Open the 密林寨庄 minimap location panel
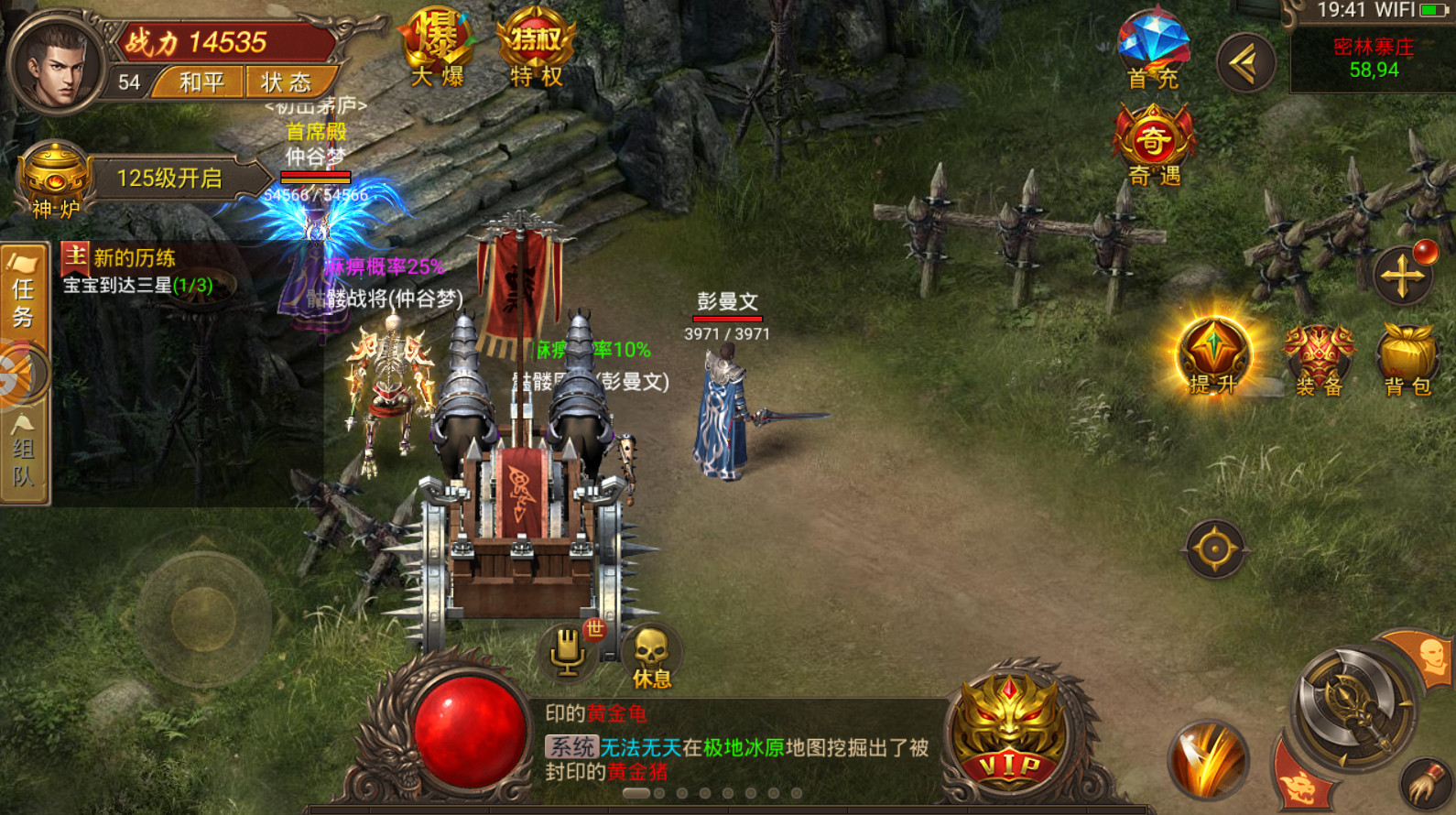The image size is (1456, 815). point(1372,59)
